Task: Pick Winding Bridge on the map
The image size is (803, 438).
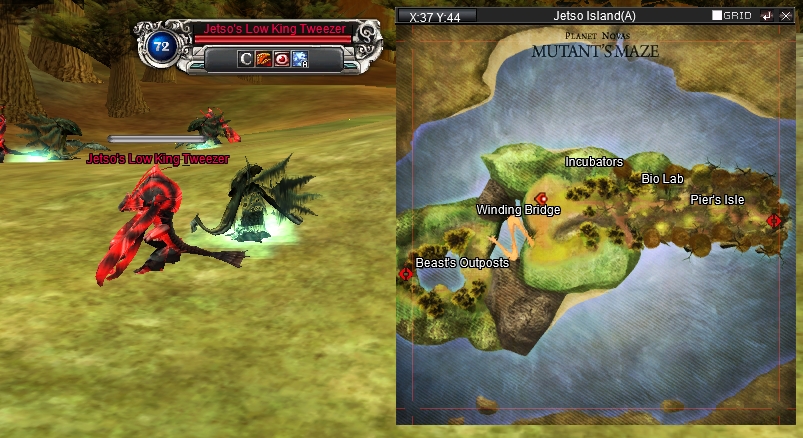Action: click(x=518, y=210)
